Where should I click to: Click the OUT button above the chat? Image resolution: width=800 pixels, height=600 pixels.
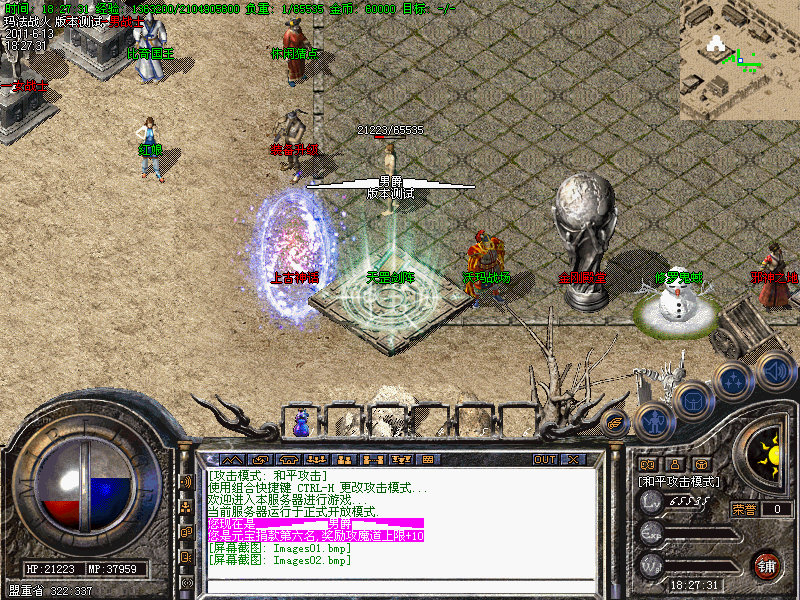click(544, 459)
